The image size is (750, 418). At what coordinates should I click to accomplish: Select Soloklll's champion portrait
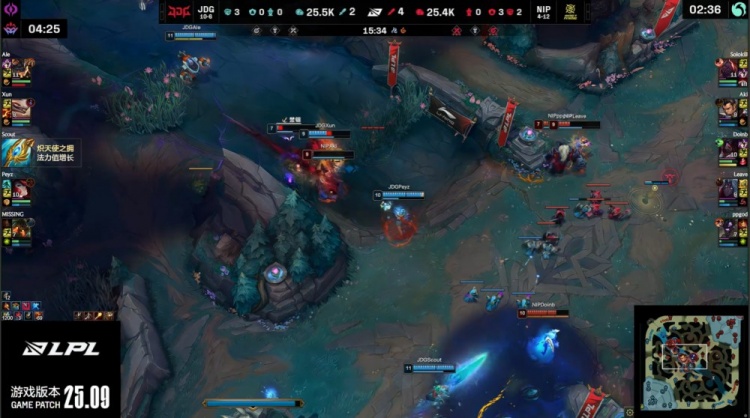[728, 70]
